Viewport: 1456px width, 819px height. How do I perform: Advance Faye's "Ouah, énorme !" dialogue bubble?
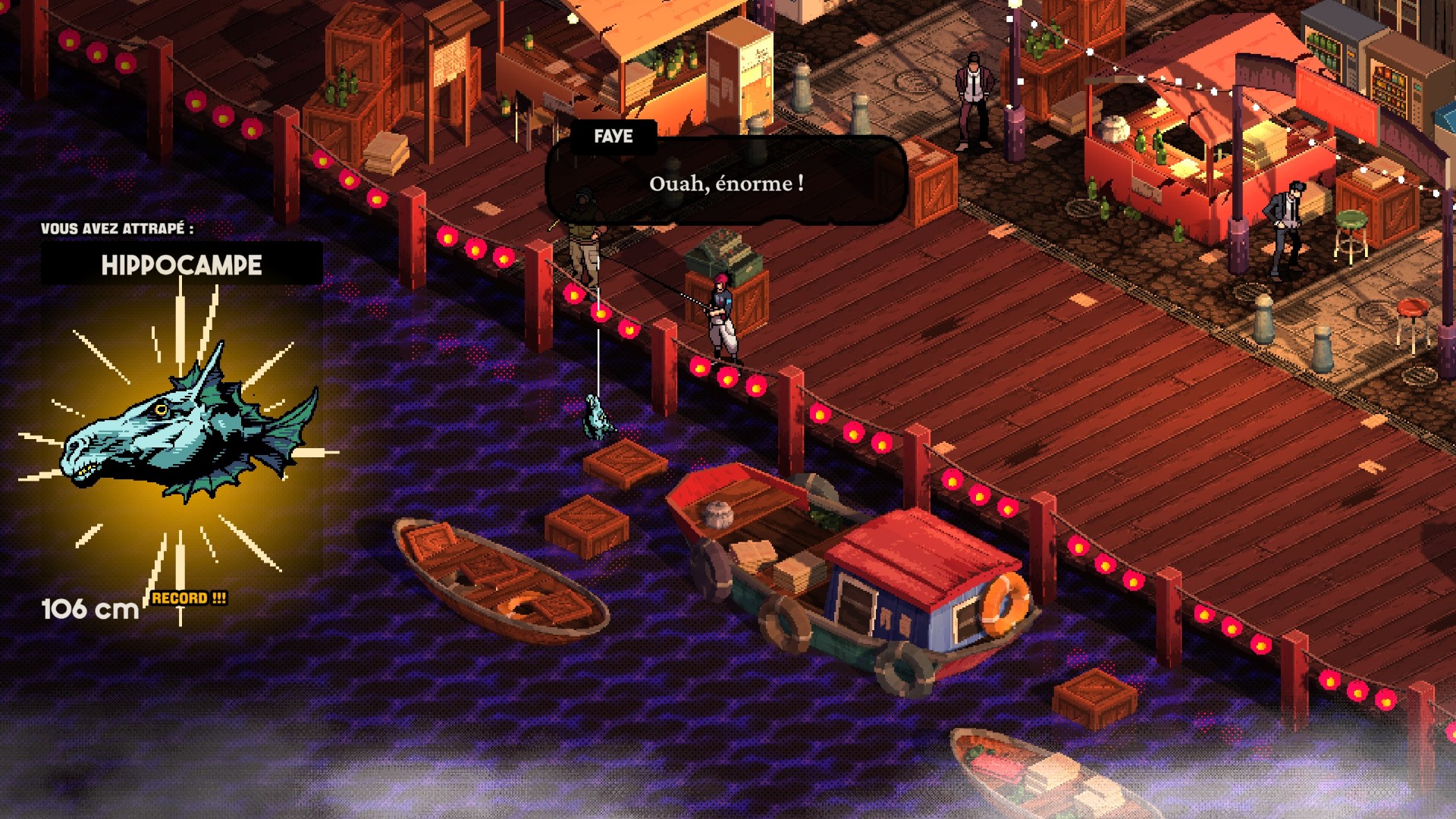[726, 183]
